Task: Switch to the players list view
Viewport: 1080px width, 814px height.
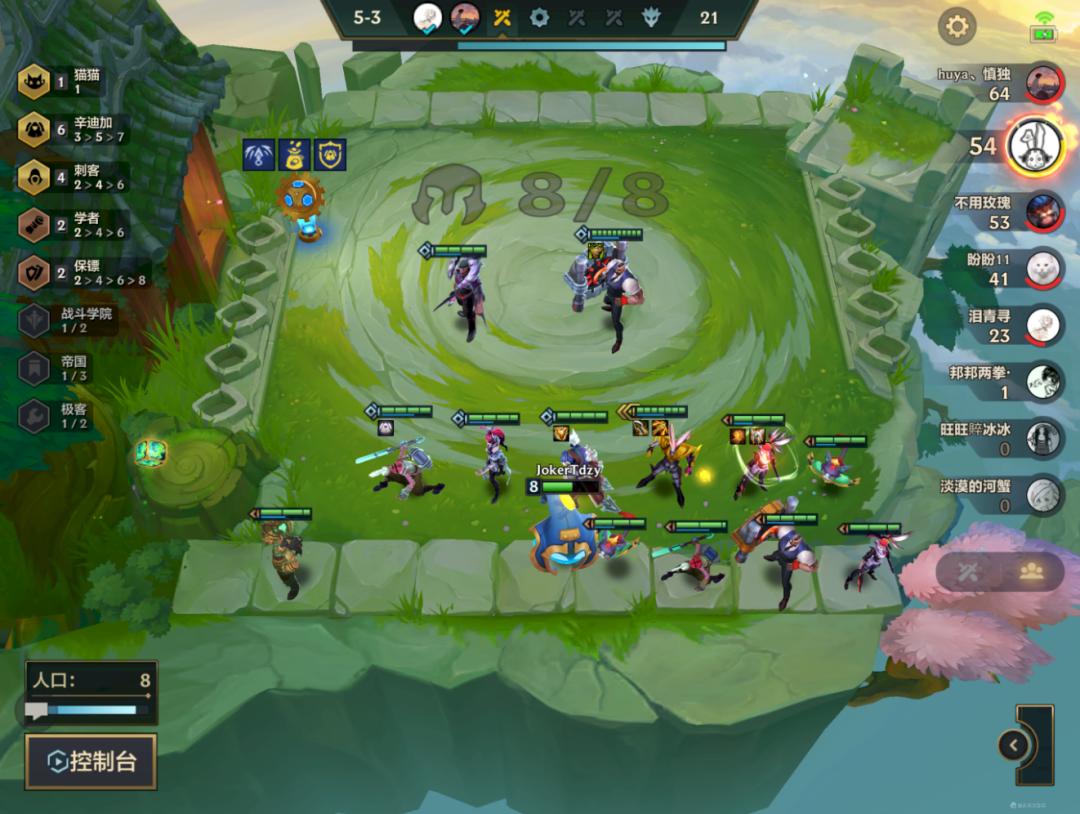Action: pos(1031,571)
